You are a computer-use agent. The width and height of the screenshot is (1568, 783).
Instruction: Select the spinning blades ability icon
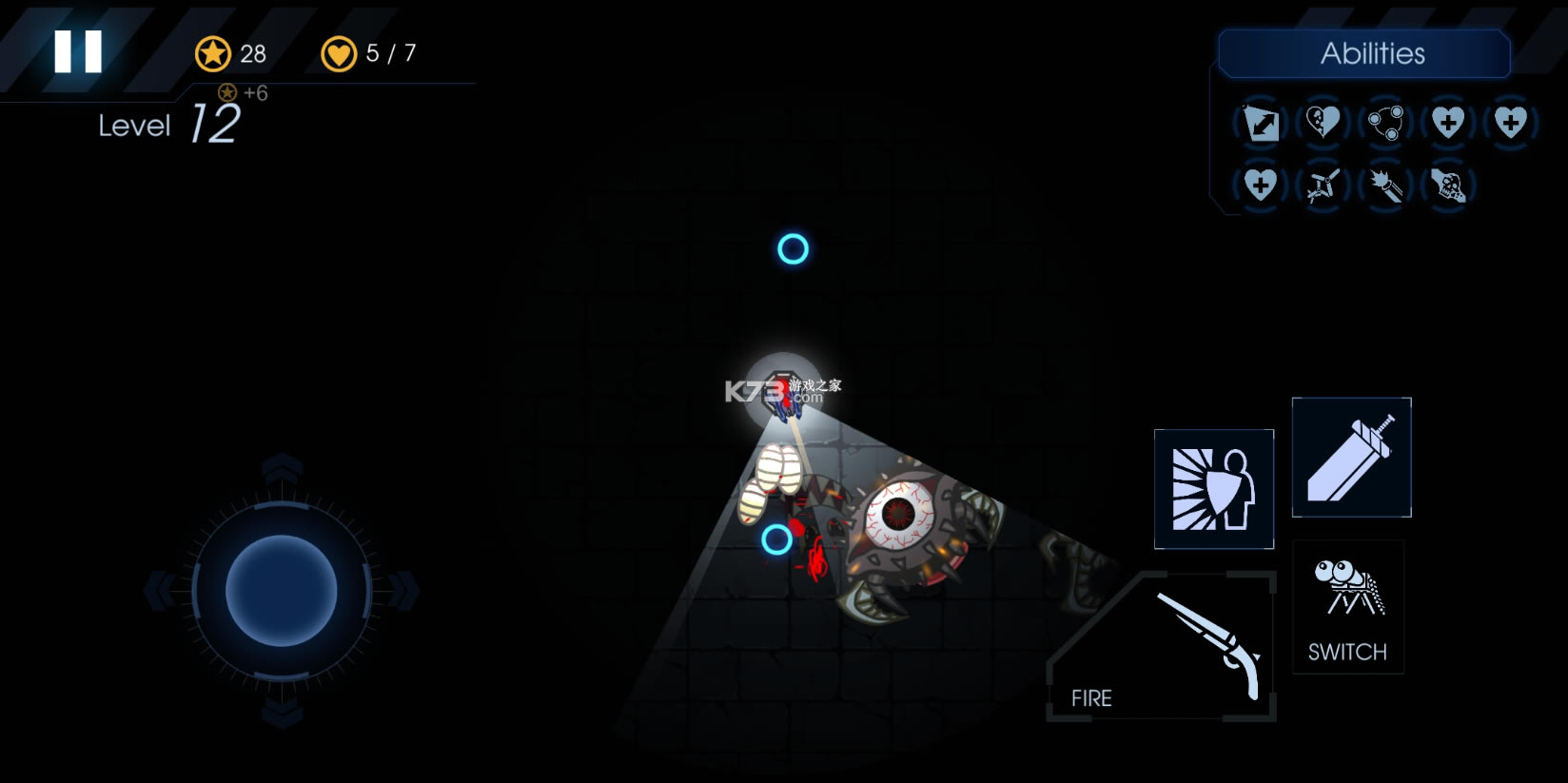coord(1323,186)
